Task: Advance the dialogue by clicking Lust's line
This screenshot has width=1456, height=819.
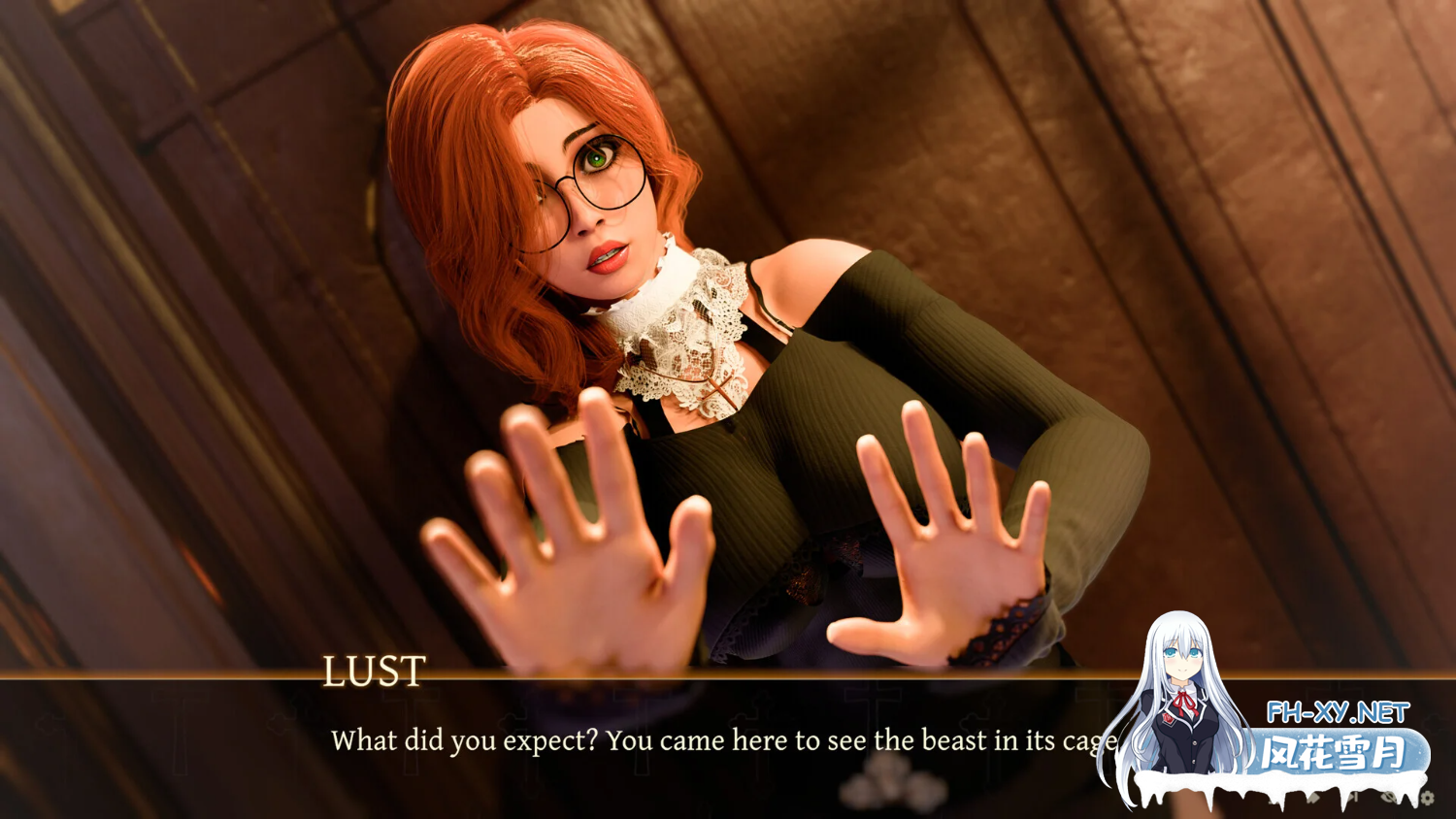Action: pos(718,741)
